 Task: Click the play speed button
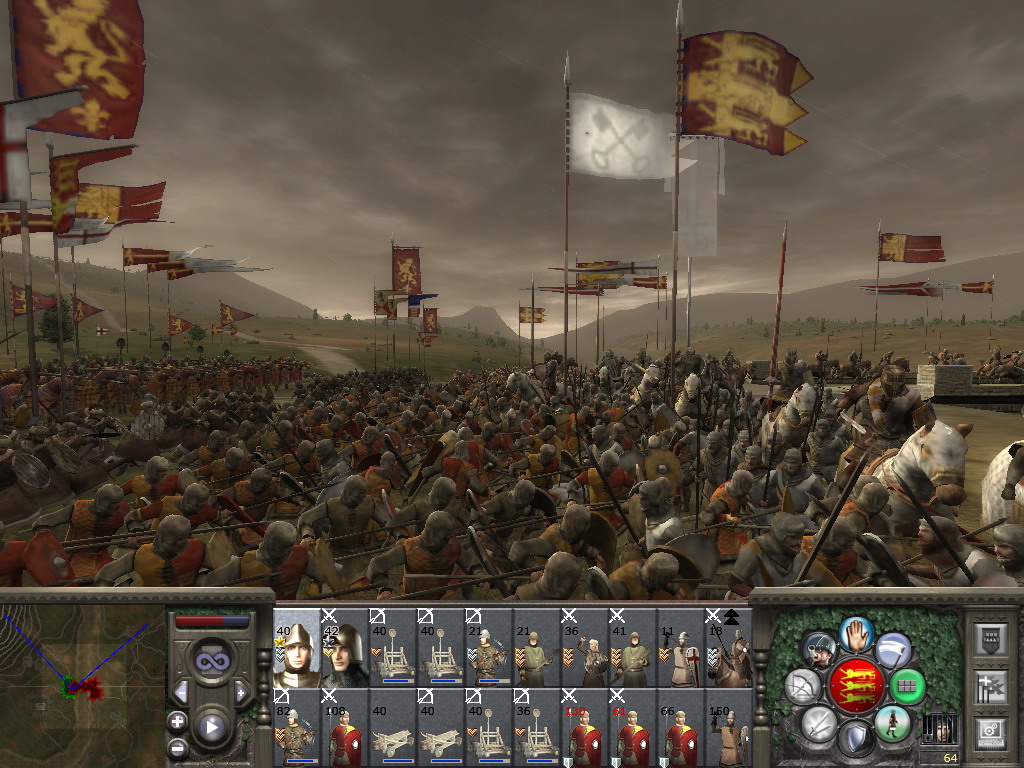point(211,727)
